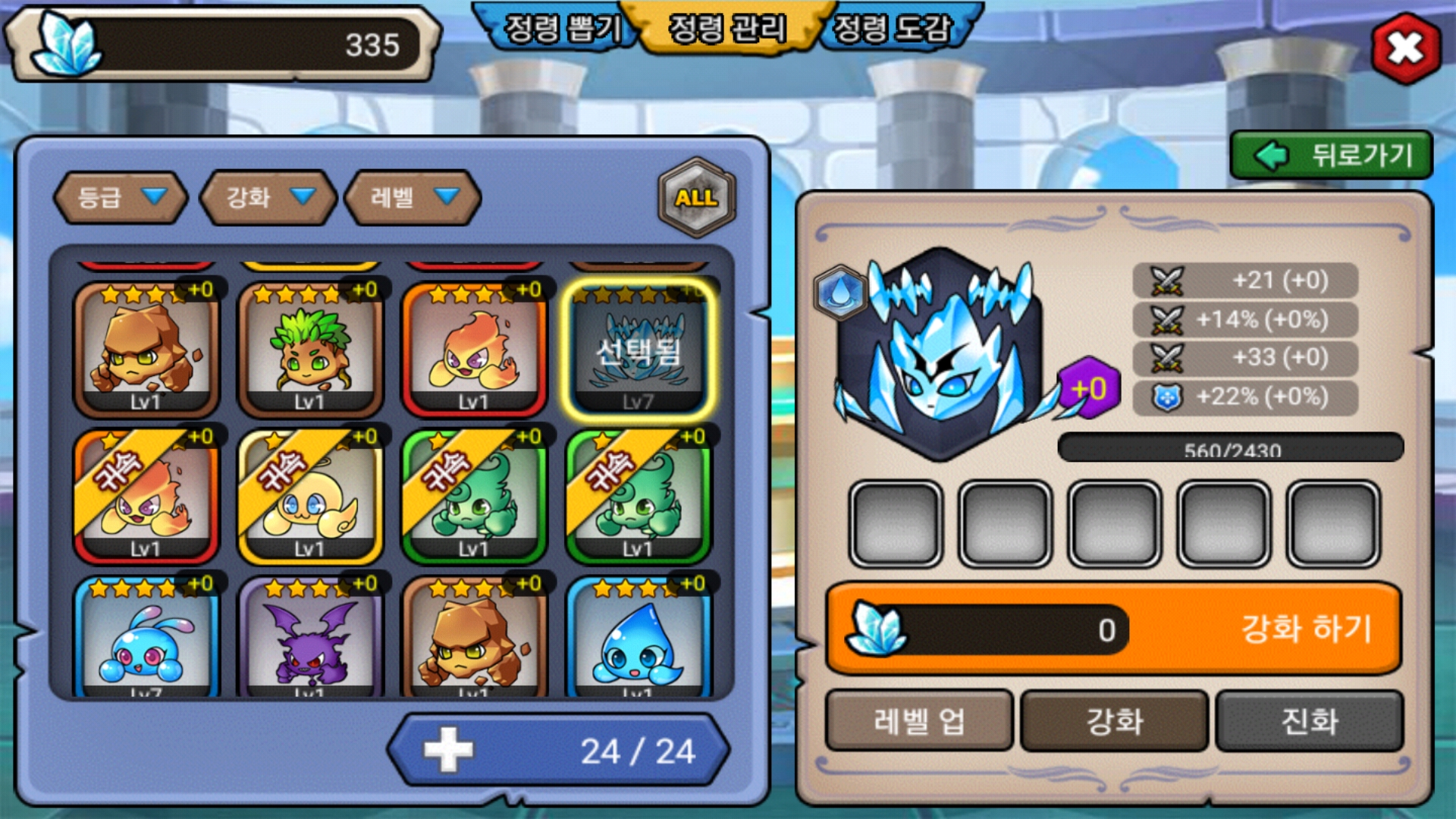This screenshot has height=819, width=1456.
Task: Select the blue bunny-eared spirit
Action: 146,639
